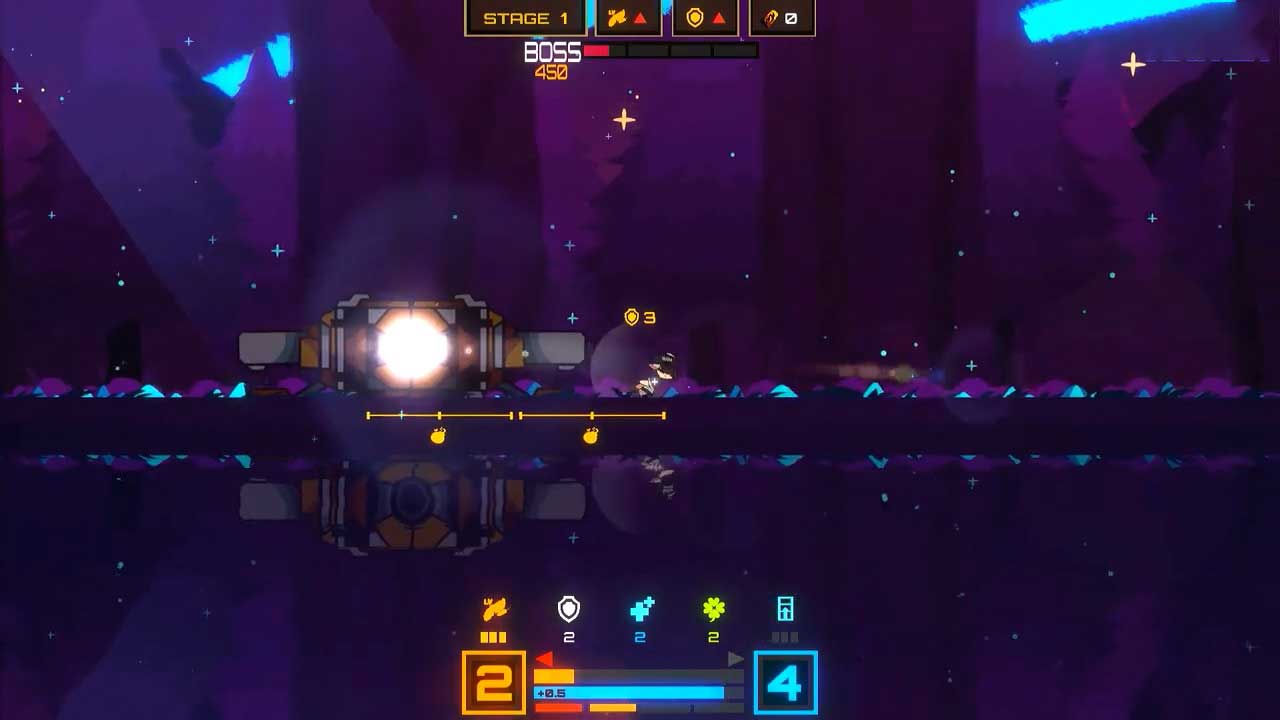Activate the orange number 2 slot
The height and width of the screenshot is (720, 1280).
coord(494,683)
